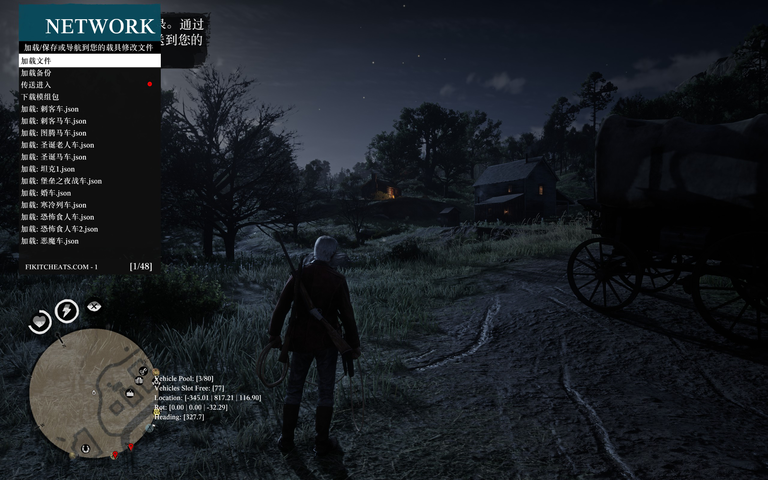Click the heart health core icon
This screenshot has width=768, height=480.
pos(39,322)
